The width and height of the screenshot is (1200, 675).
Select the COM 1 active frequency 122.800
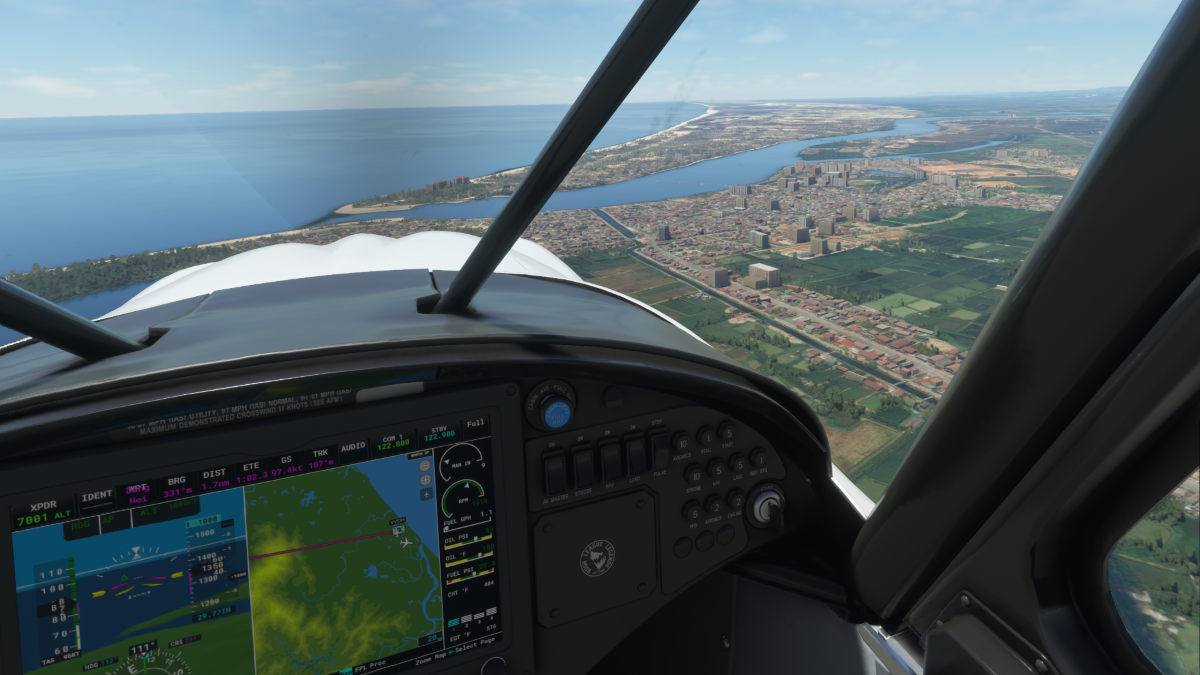coord(393,440)
